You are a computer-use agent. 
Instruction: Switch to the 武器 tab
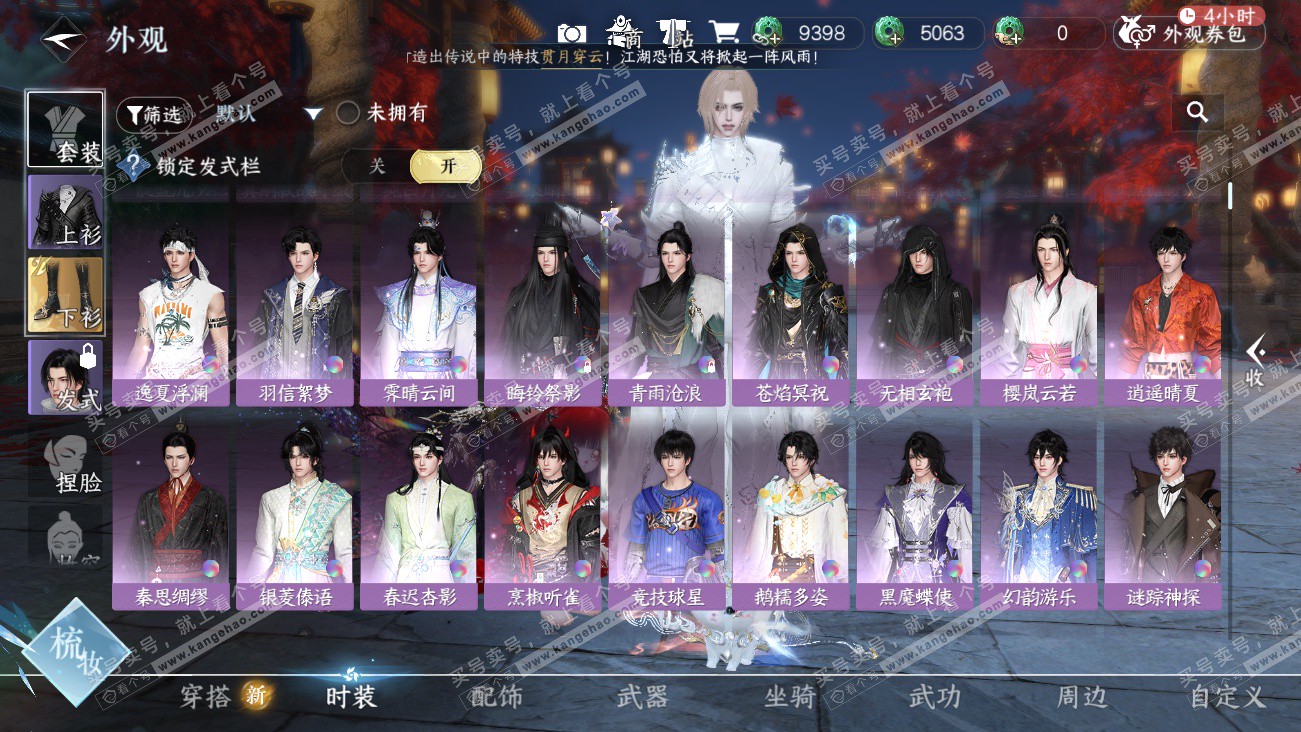(642, 697)
